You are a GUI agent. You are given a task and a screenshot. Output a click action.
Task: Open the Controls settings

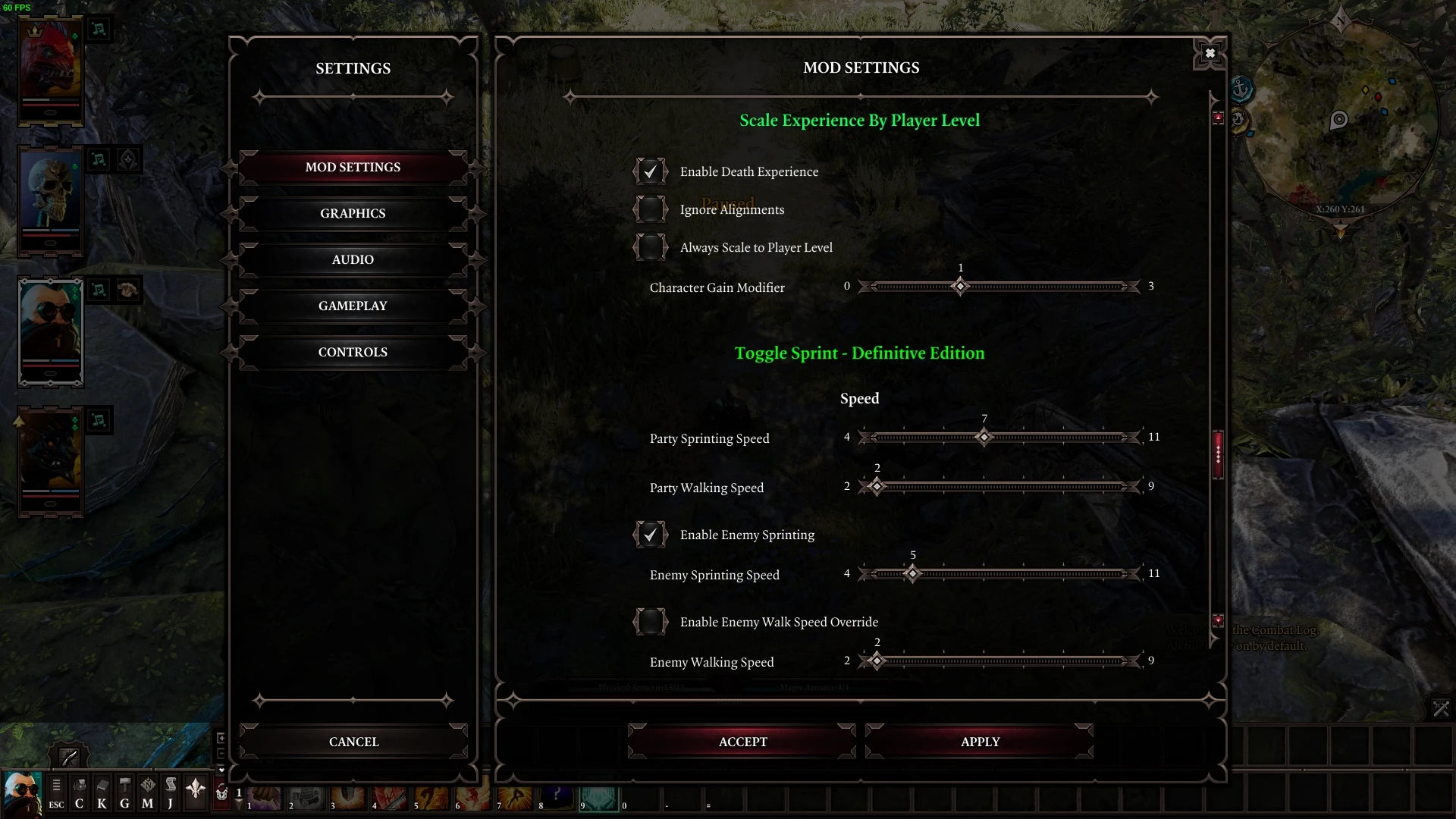(353, 353)
